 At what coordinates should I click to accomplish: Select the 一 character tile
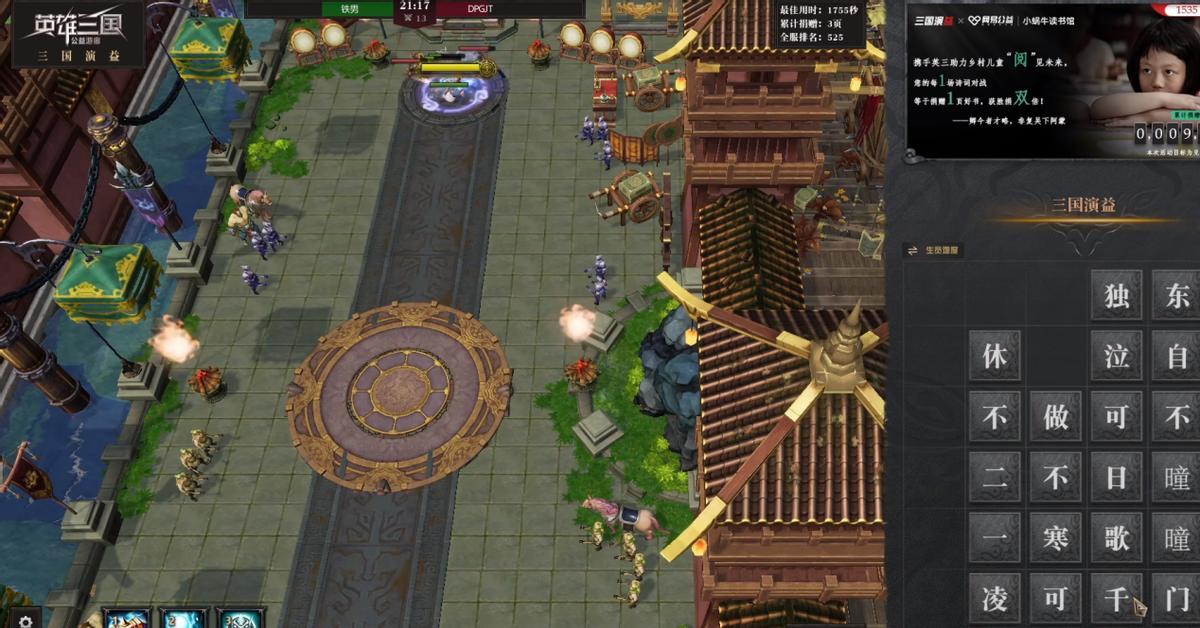[x=994, y=539]
